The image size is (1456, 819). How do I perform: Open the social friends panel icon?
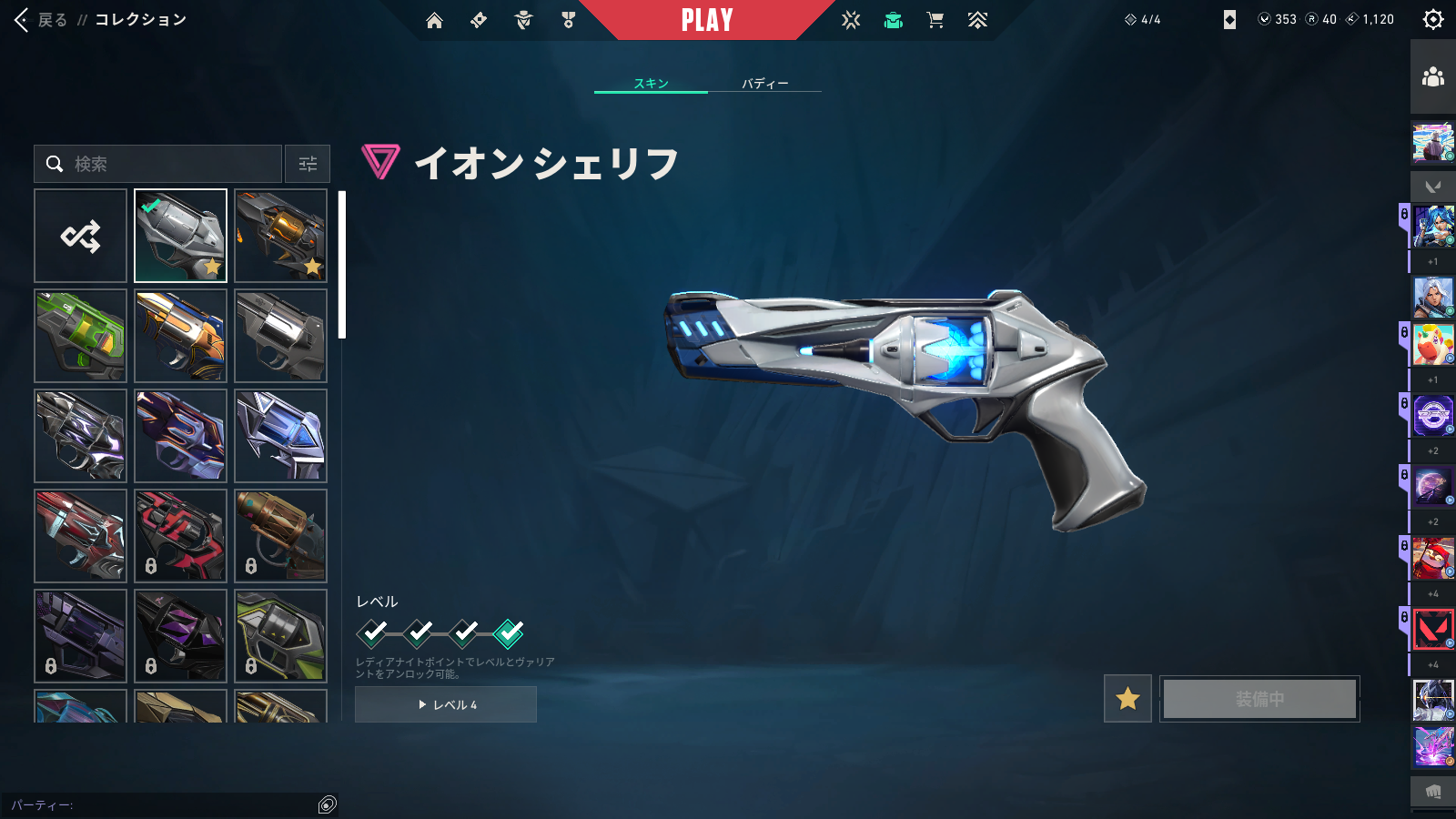pyautogui.click(x=1432, y=77)
